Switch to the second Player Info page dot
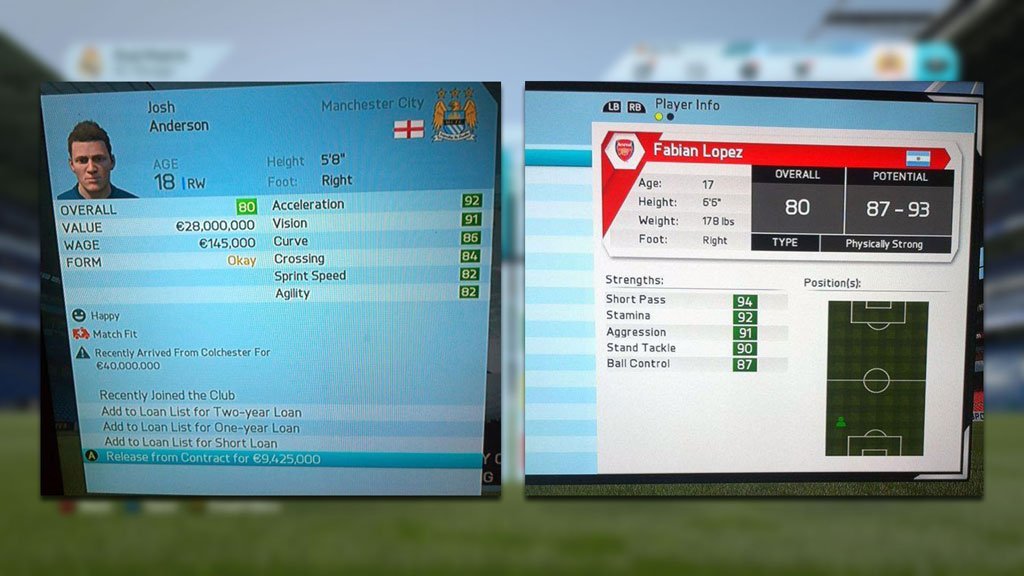This screenshot has width=1024, height=576. (x=670, y=117)
